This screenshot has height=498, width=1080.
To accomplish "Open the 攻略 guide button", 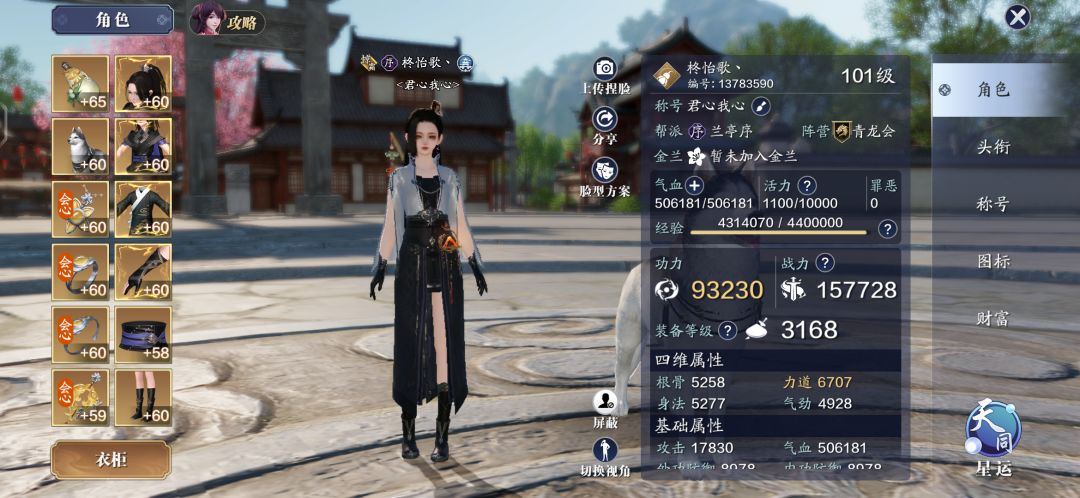I will 228,19.
